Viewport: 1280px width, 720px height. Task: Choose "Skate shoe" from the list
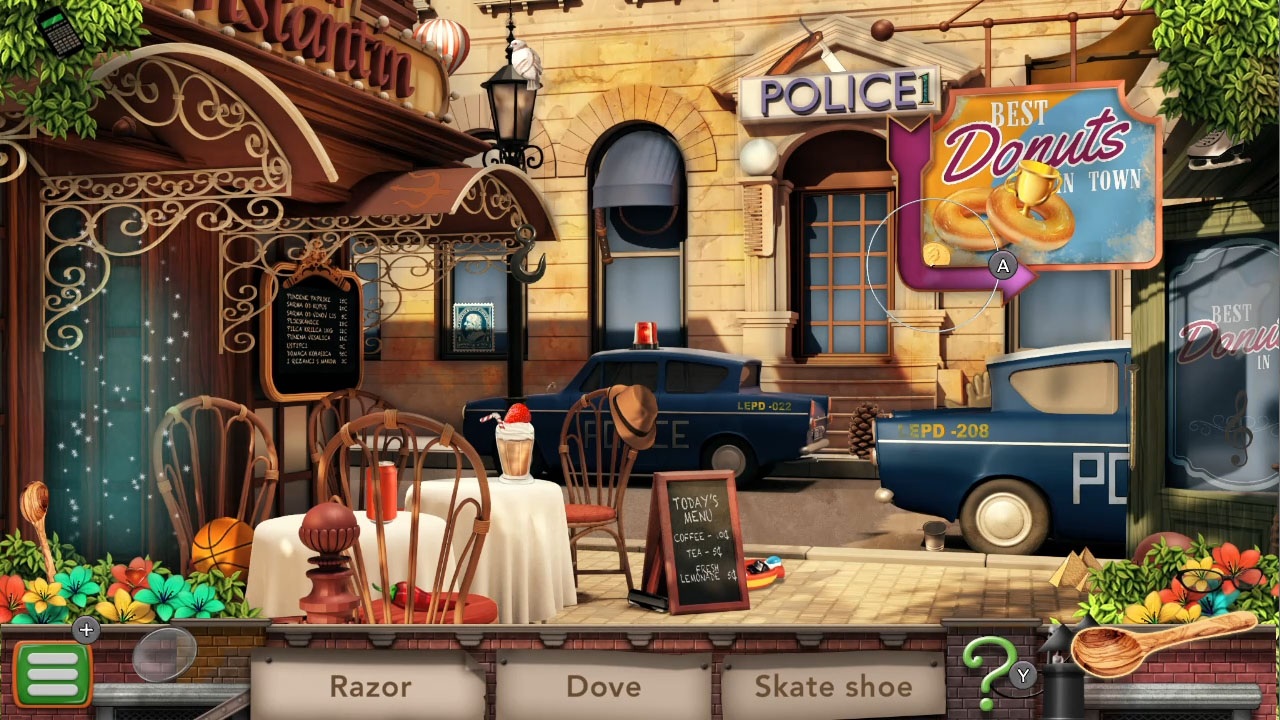pos(834,687)
